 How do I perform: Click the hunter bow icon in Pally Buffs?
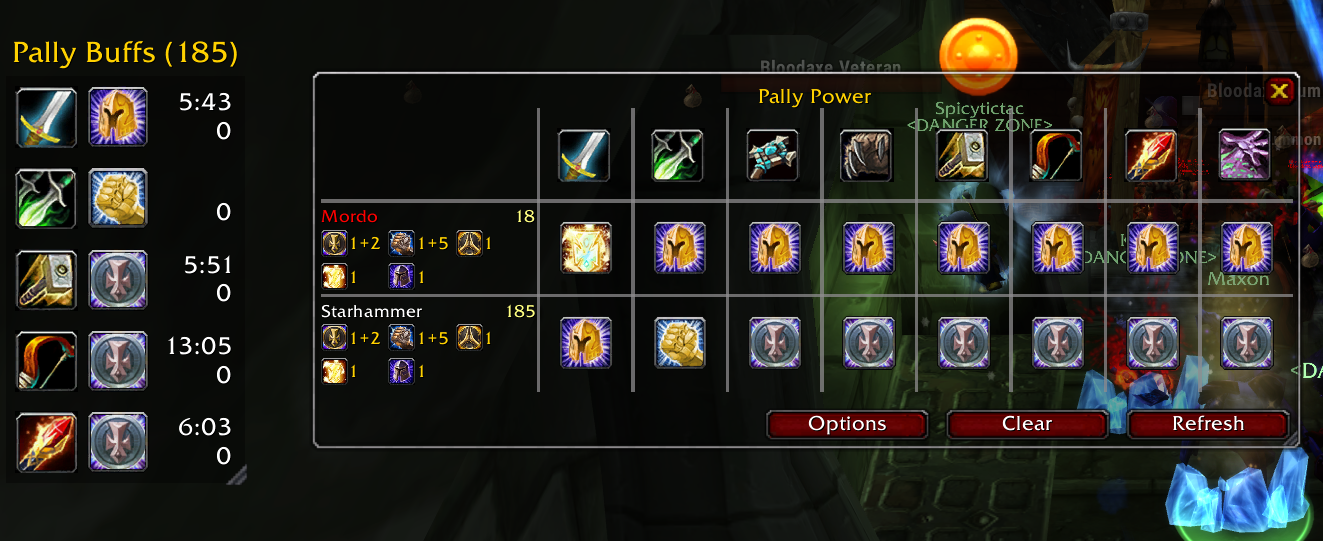click(x=46, y=360)
